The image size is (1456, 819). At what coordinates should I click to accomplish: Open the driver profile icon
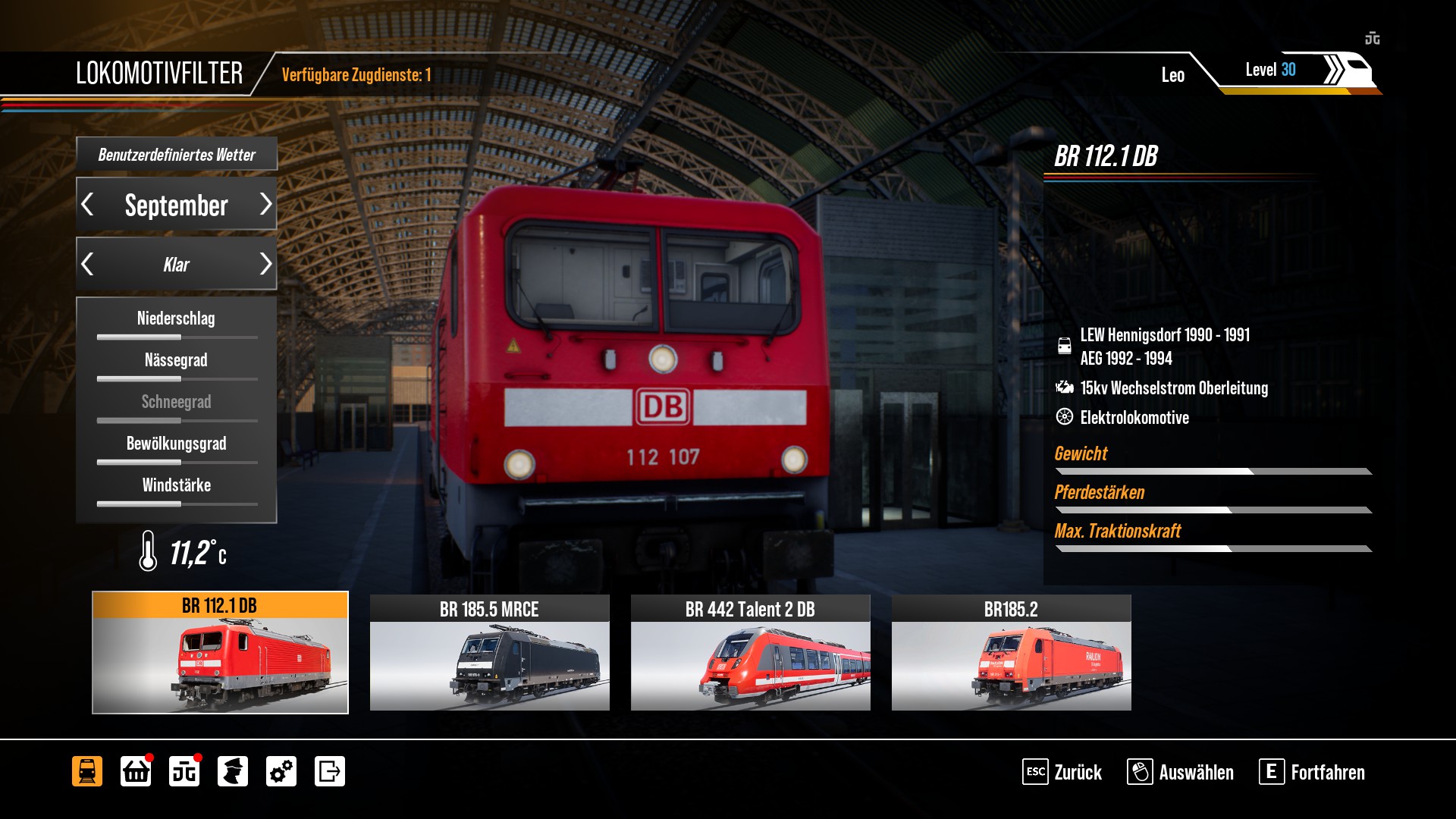click(x=233, y=771)
